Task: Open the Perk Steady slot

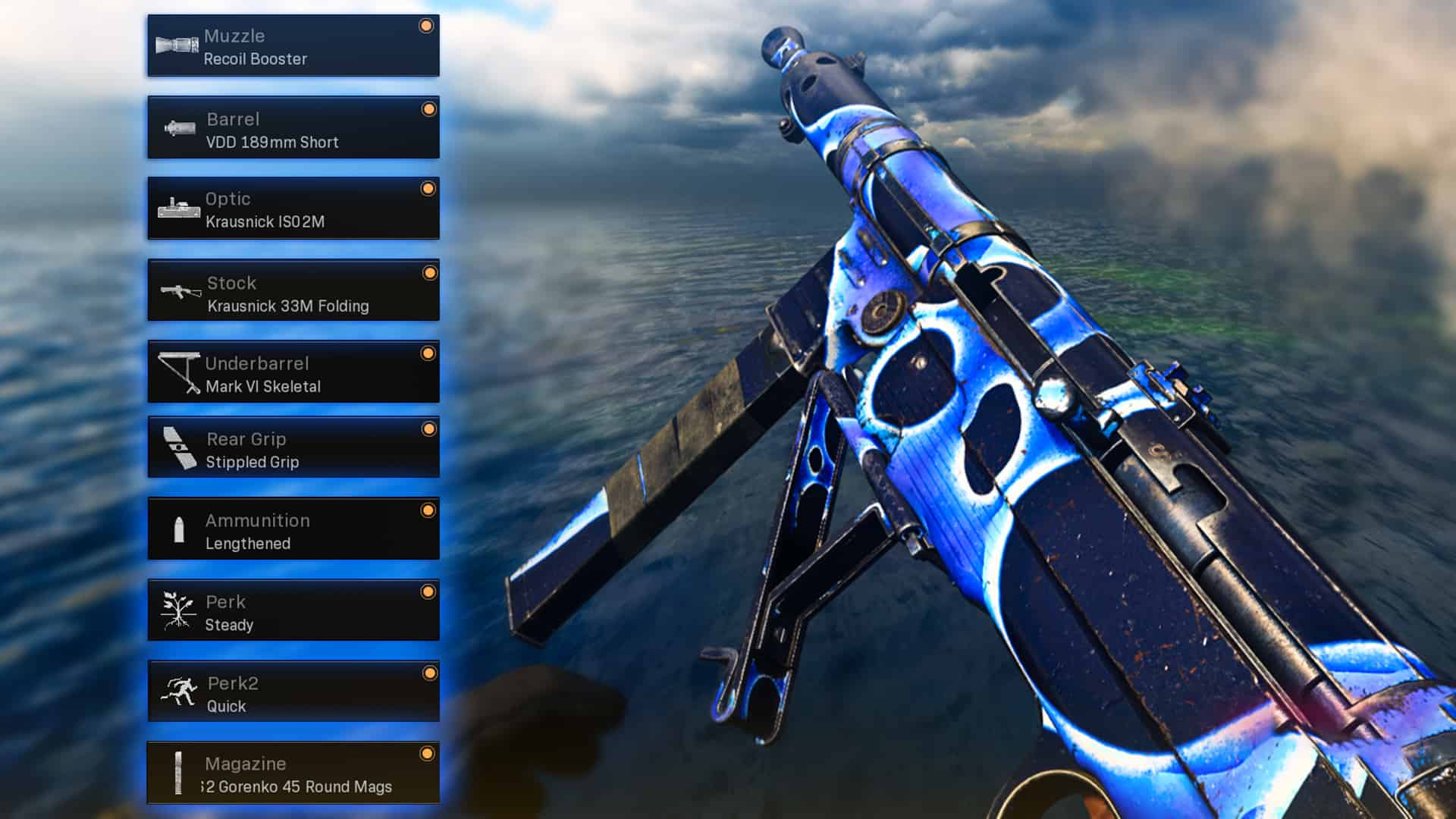Action: (x=293, y=611)
